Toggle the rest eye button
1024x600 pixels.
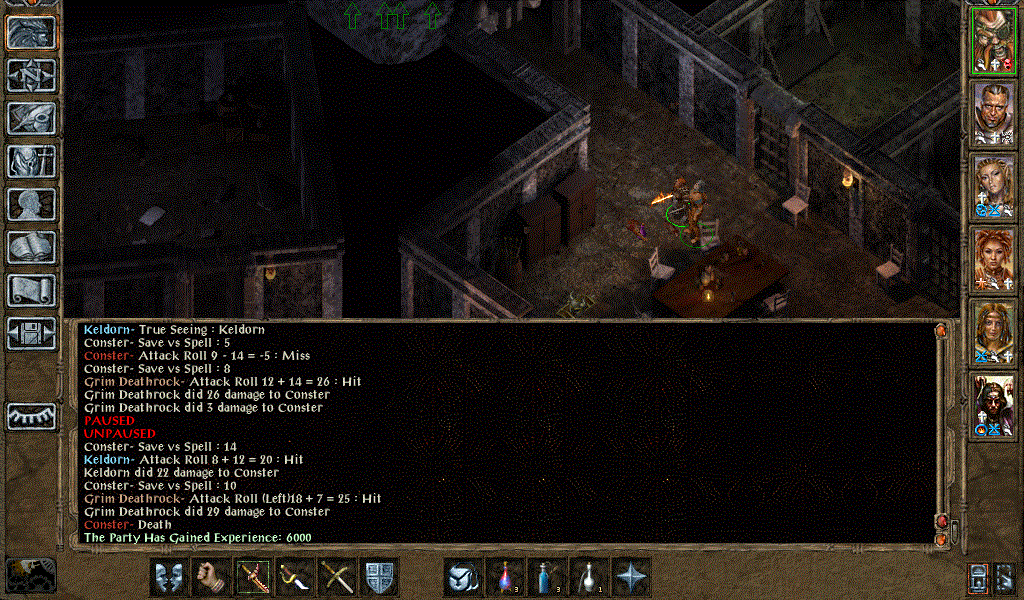click(x=31, y=416)
